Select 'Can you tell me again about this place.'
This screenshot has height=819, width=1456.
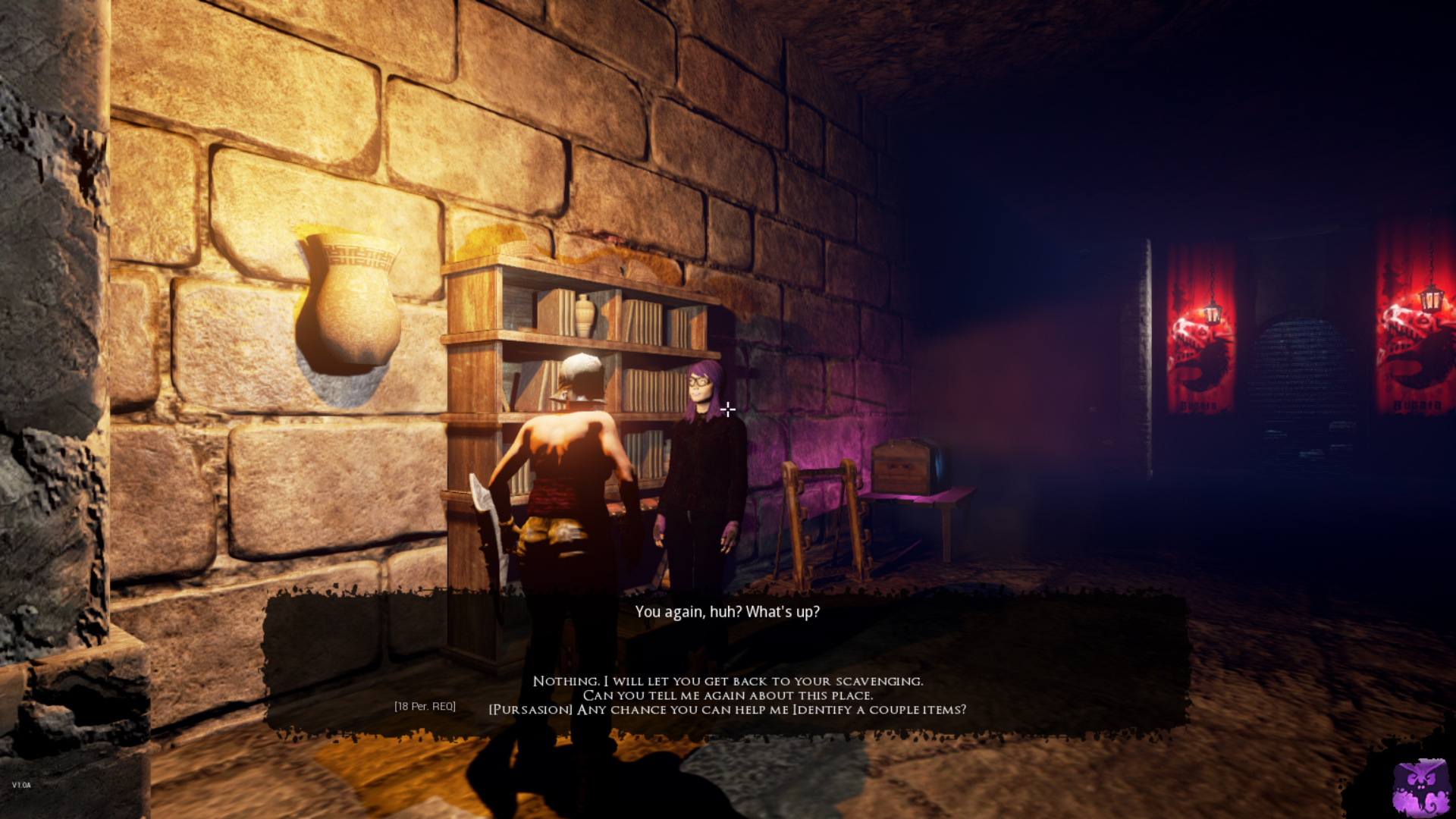point(728,695)
